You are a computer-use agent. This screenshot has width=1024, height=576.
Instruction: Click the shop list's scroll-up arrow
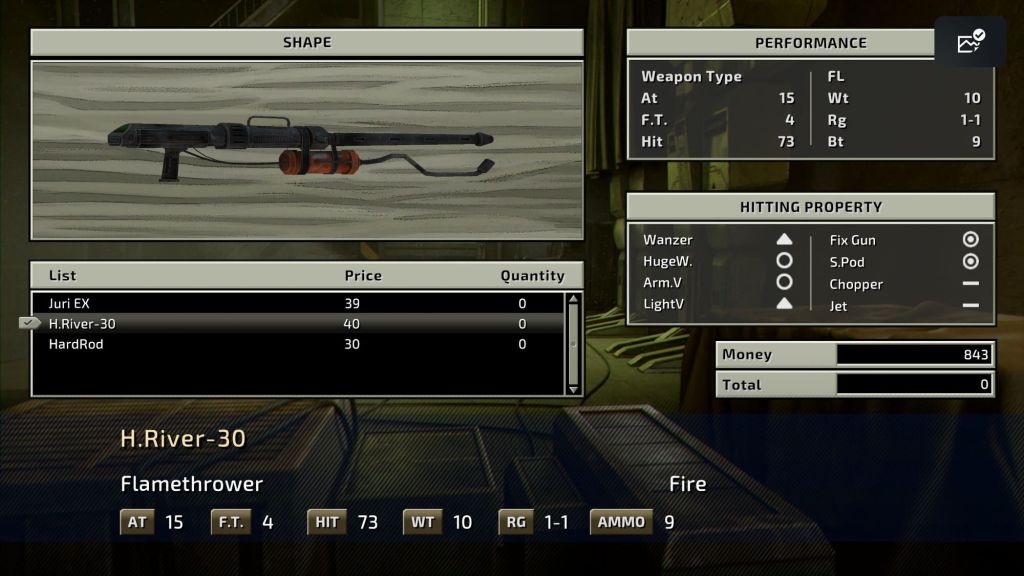(x=573, y=299)
